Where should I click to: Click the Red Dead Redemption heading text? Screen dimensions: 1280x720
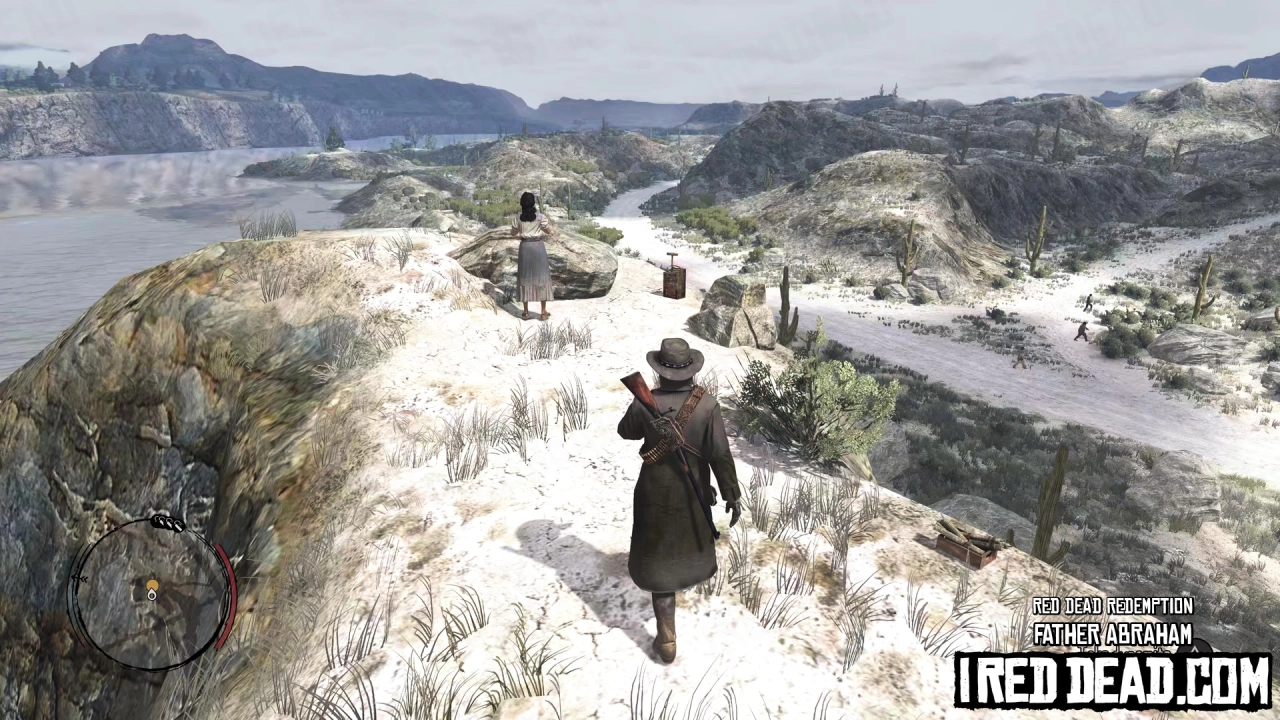[1112, 604]
